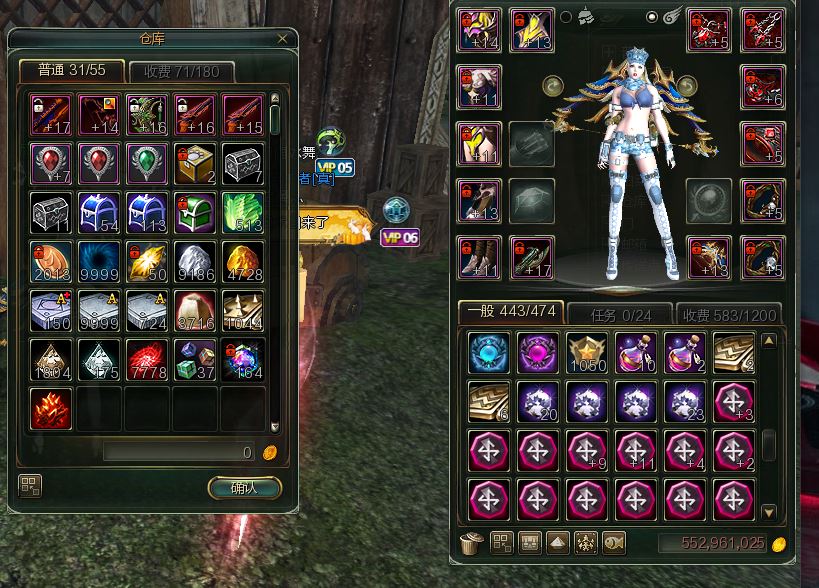819x588 pixels.
Task: Close the 仓库 warehouse window
Action: pyautogui.click(x=283, y=39)
